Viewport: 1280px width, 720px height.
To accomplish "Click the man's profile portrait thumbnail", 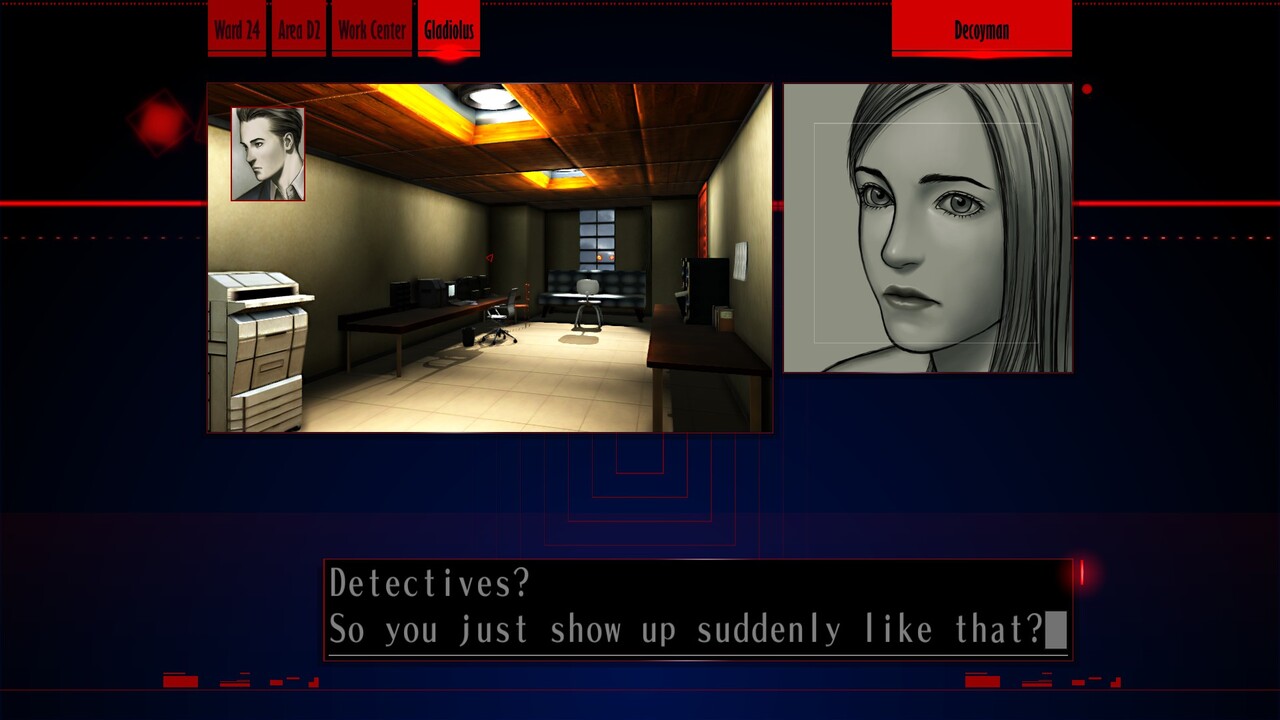I will click(268, 154).
